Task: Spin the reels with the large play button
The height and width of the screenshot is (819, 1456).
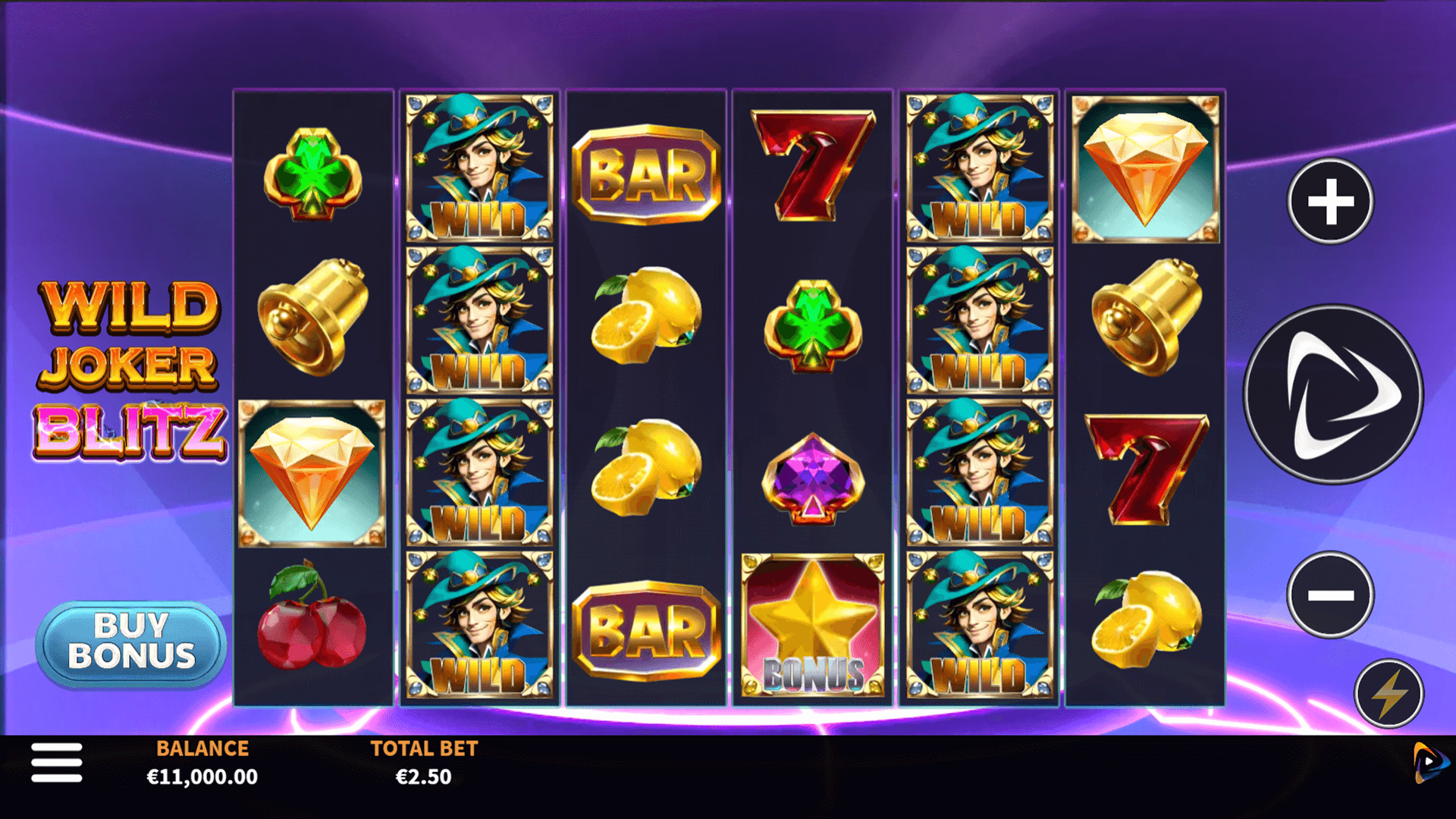Action: click(1333, 394)
